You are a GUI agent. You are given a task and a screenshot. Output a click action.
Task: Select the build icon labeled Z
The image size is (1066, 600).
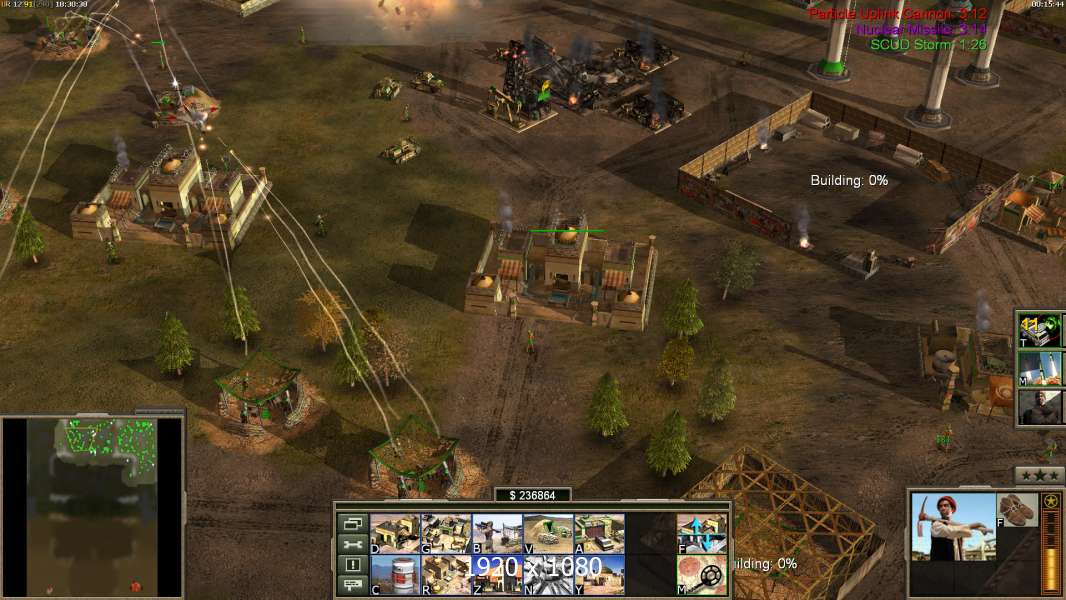[497, 575]
